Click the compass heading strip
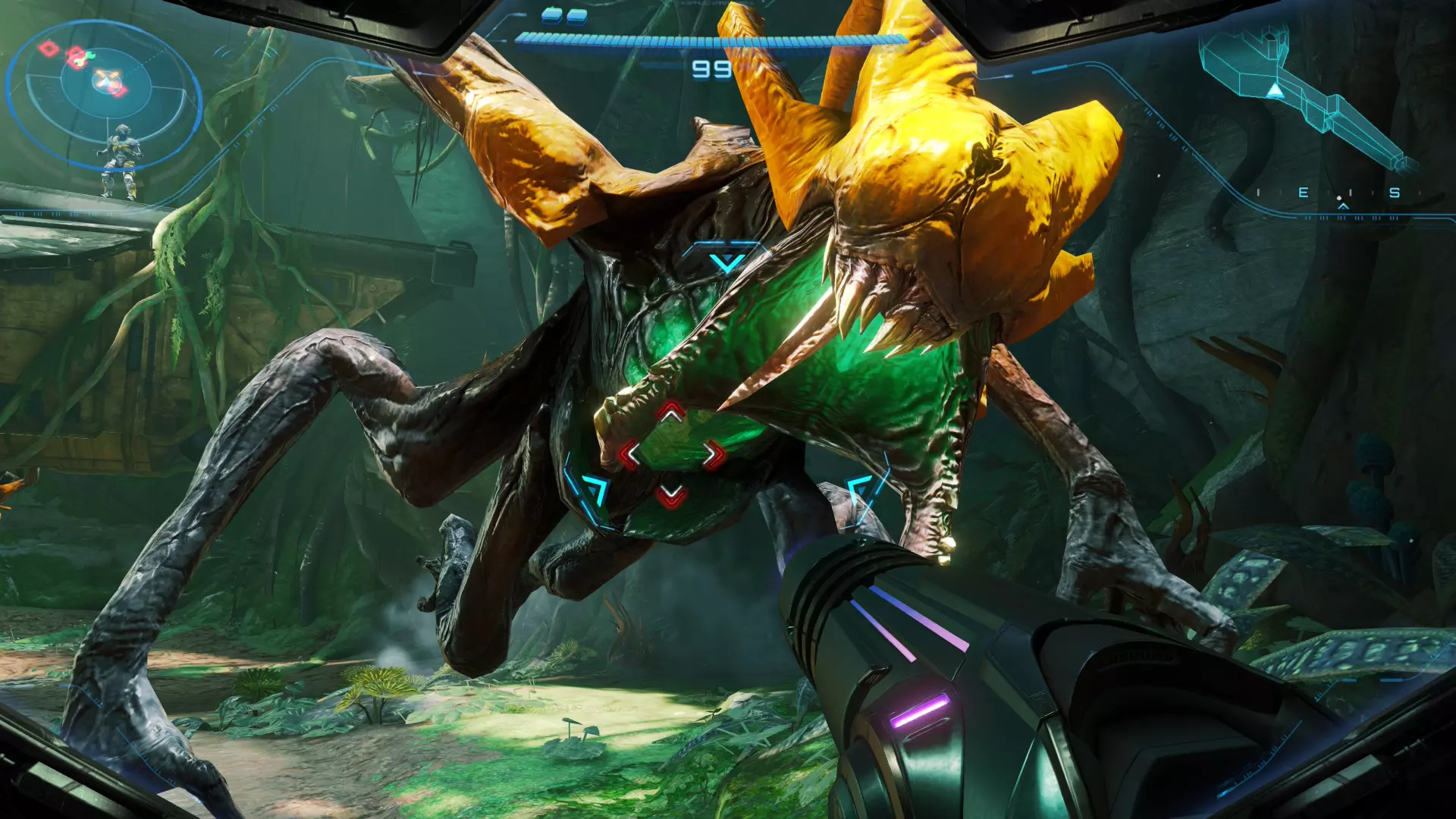 click(1342, 194)
